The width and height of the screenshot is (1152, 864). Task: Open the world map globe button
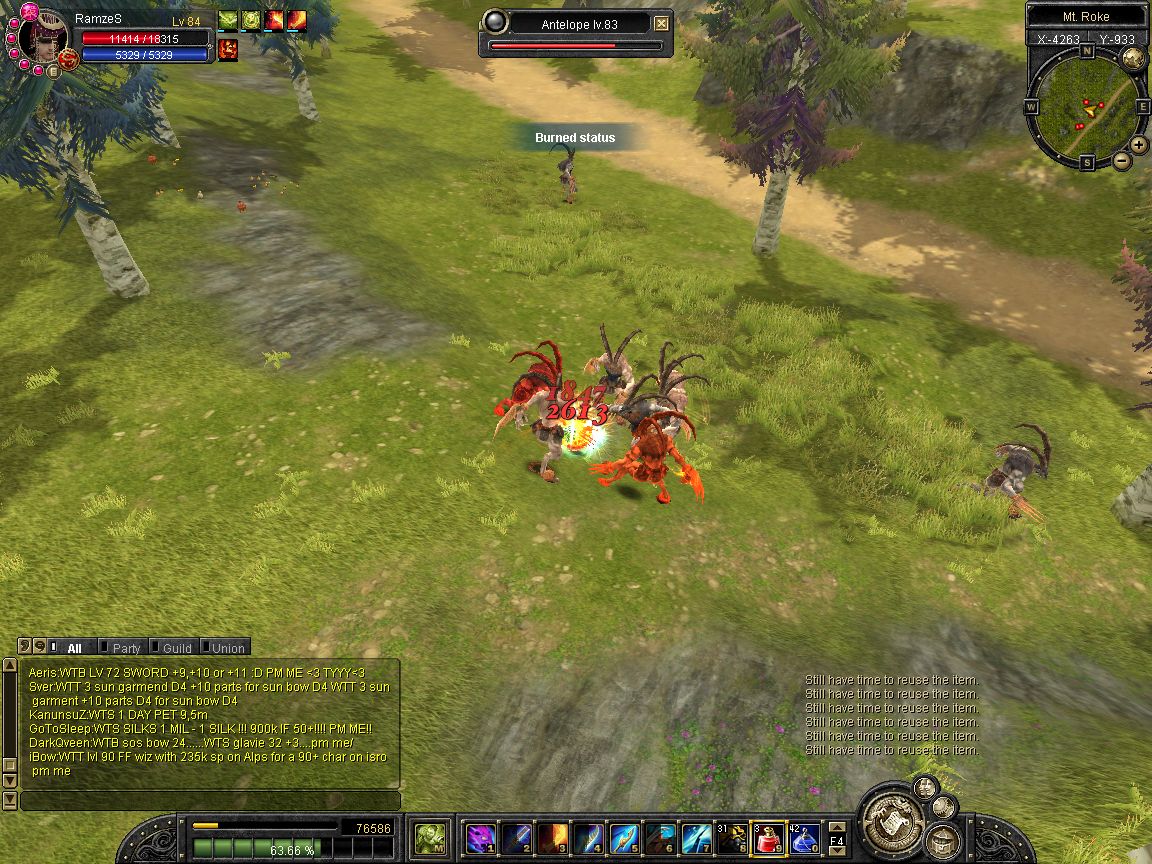[x=1133, y=58]
